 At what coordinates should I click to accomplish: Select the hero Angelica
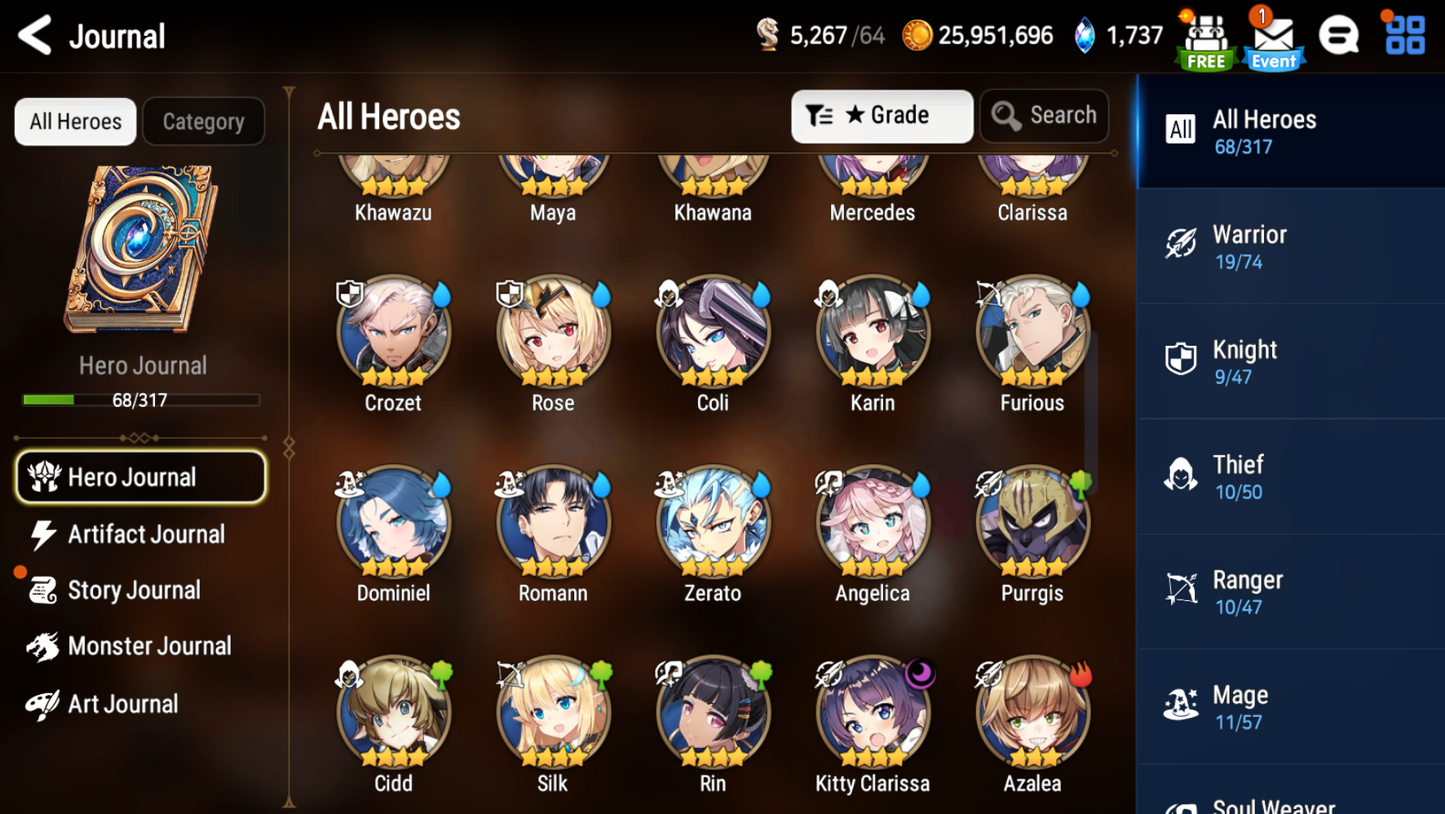tap(872, 524)
